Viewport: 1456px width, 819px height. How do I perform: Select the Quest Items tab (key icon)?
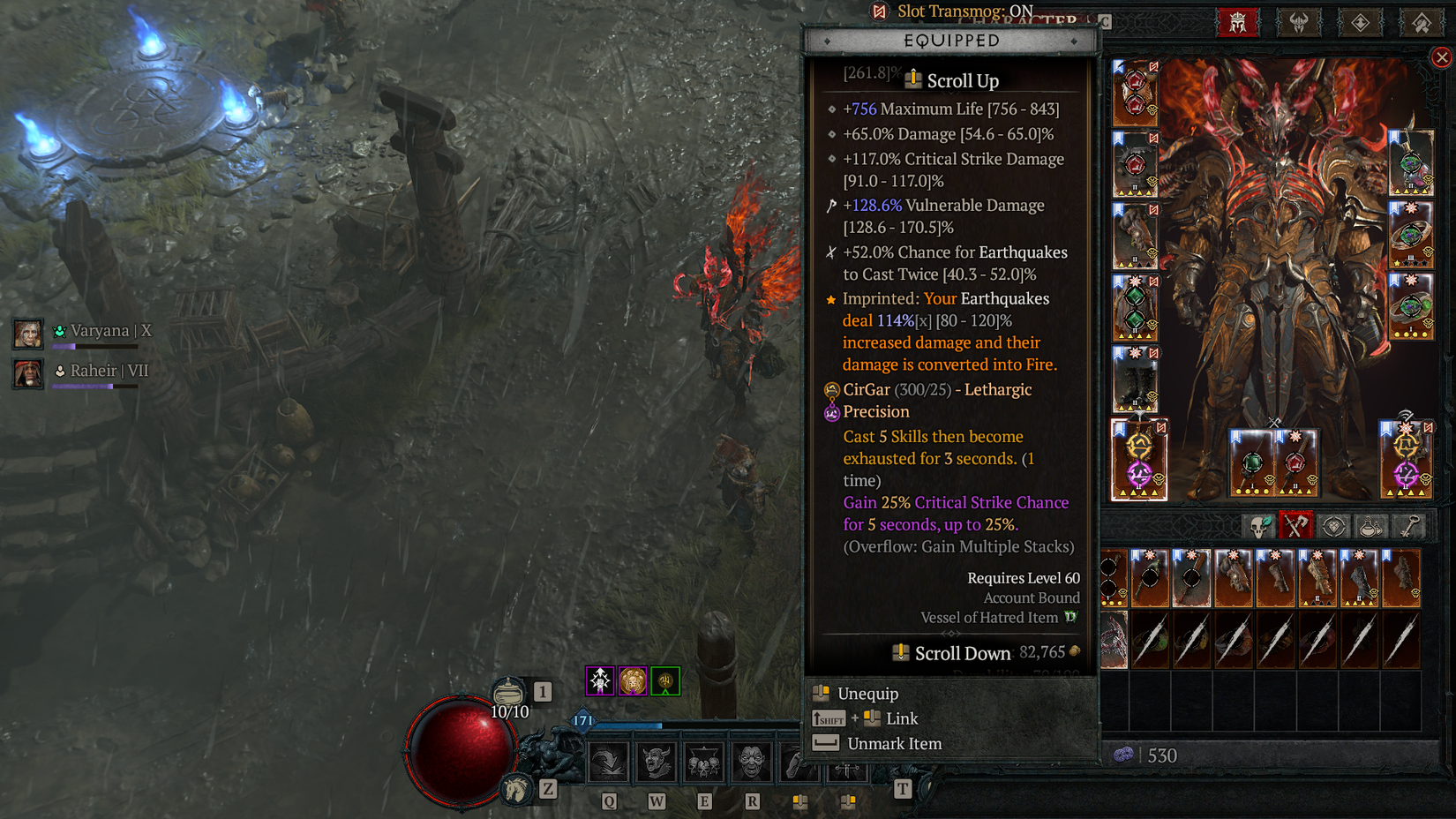[1408, 525]
